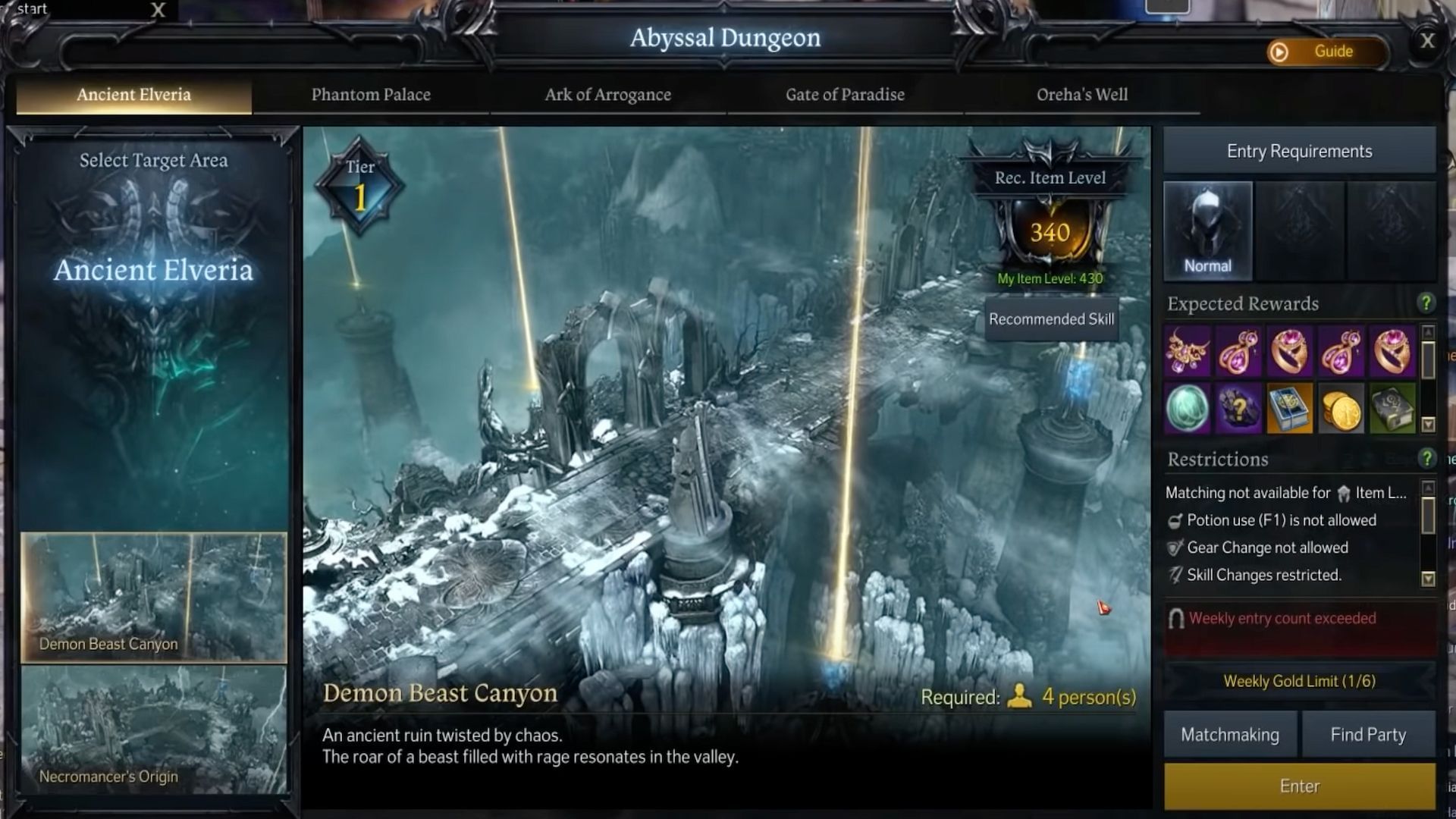Click the Tier 1 emblem badge

pos(359,184)
